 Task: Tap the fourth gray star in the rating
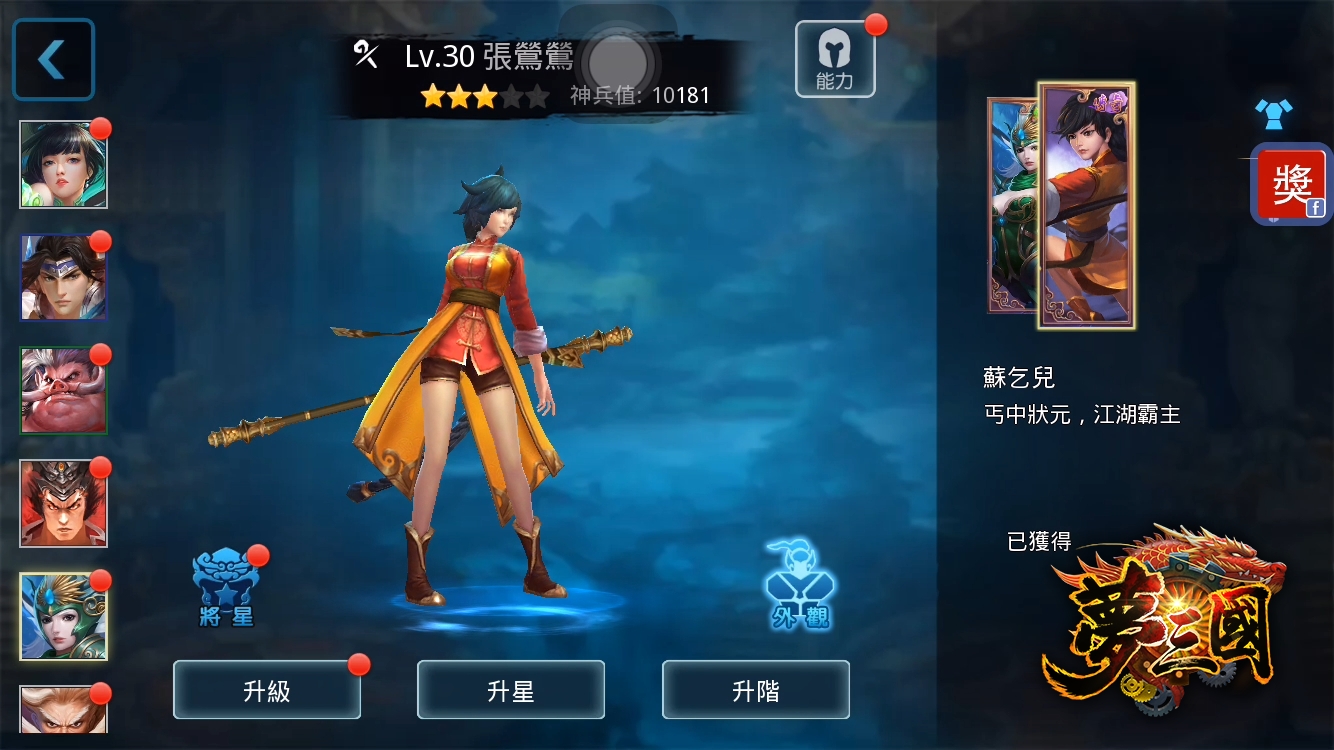[513, 95]
